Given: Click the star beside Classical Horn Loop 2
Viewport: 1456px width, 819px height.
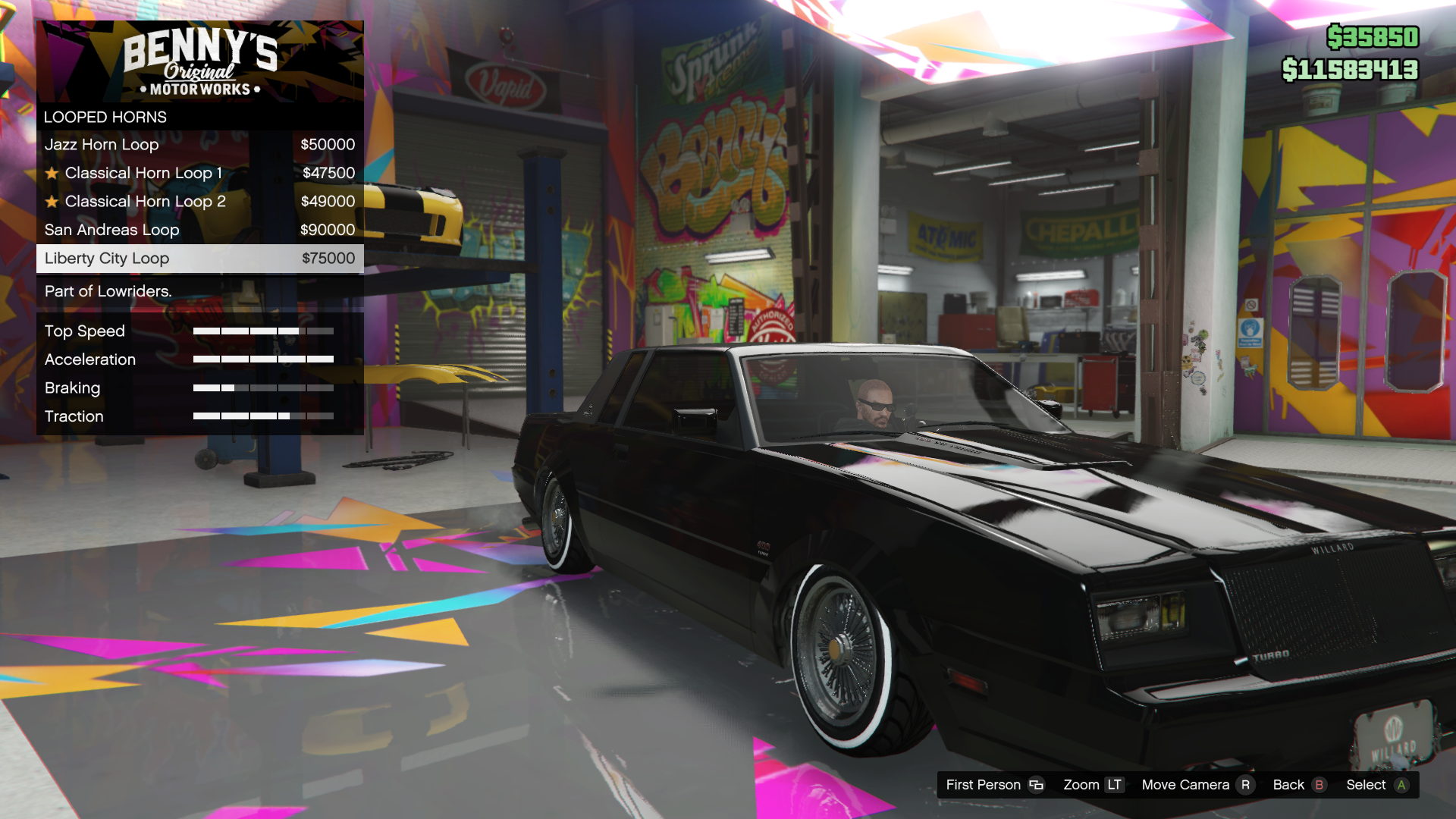Looking at the screenshot, I should pyautogui.click(x=52, y=201).
